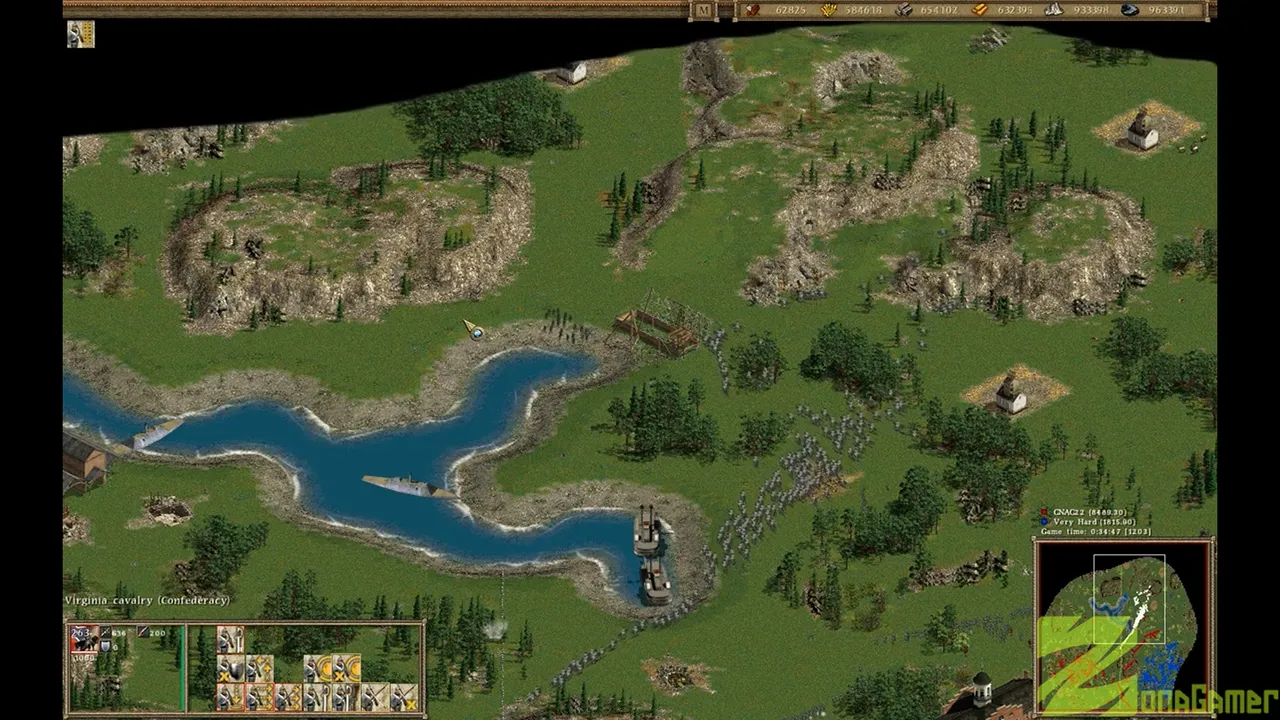Activate the yellow circle command with X
This screenshot has height=720, width=1280.
point(346,668)
